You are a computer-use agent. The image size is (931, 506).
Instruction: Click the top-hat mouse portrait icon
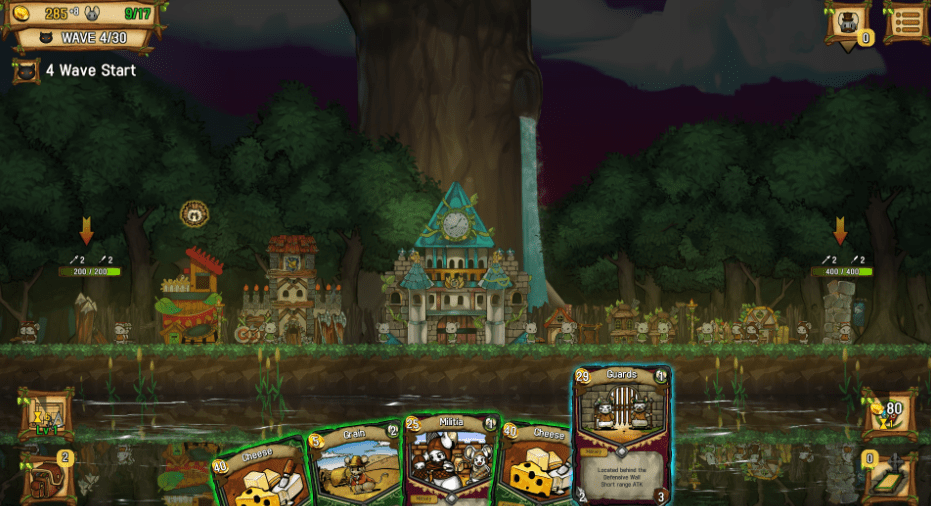pyautogui.click(x=847, y=23)
